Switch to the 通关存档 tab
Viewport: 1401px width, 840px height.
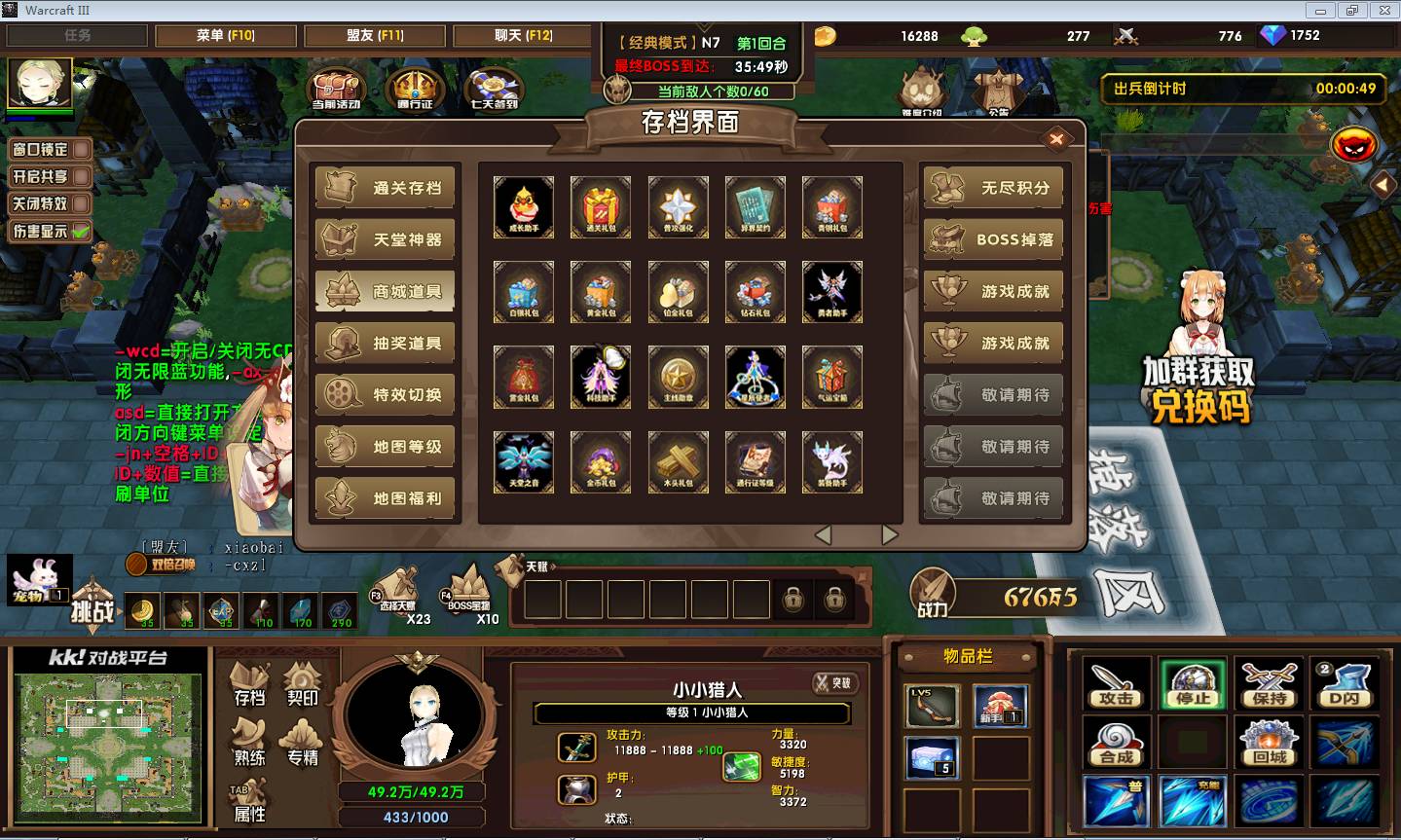coord(386,188)
